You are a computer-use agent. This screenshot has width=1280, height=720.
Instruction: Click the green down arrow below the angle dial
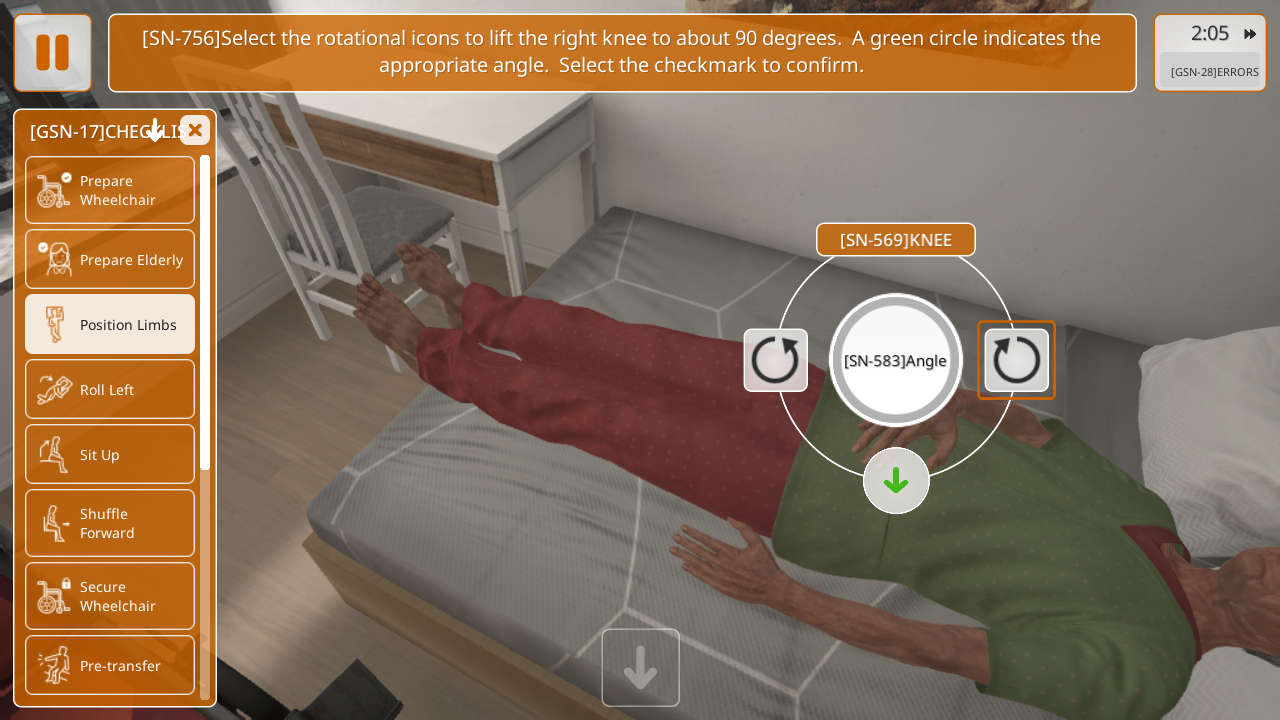896,481
